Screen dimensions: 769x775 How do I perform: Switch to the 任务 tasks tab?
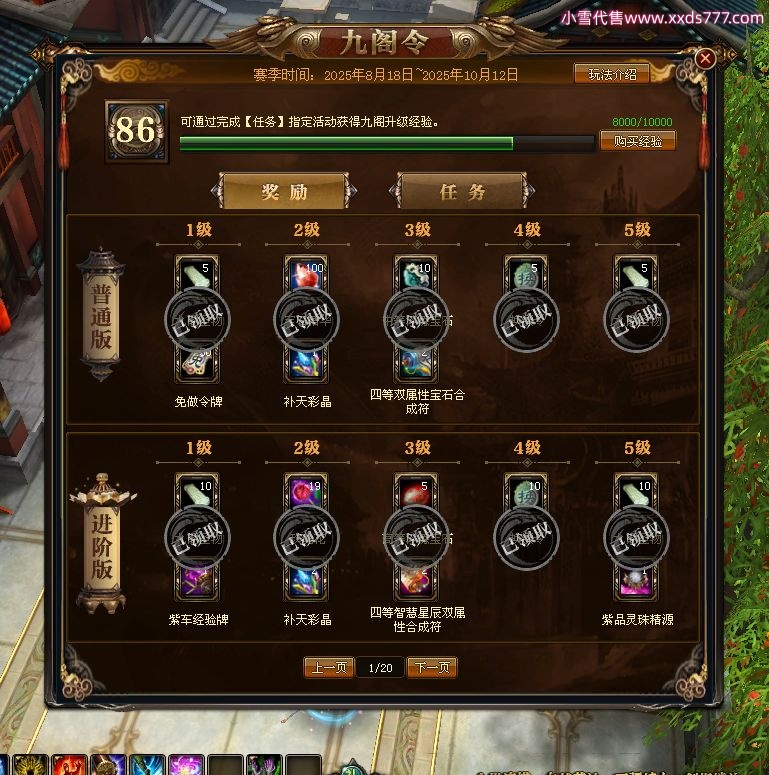click(462, 192)
